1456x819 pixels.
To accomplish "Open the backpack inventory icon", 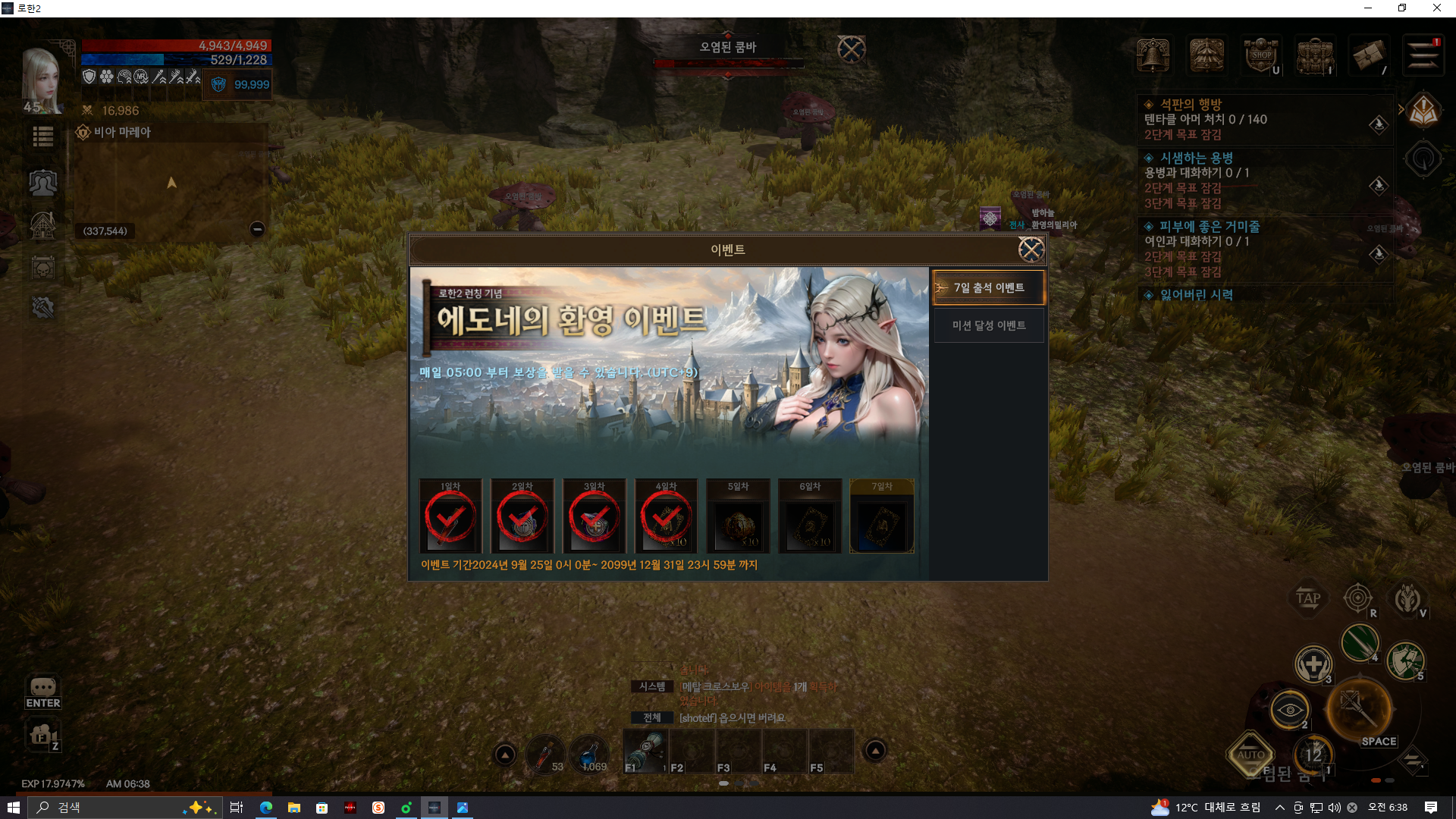I will [x=1315, y=55].
